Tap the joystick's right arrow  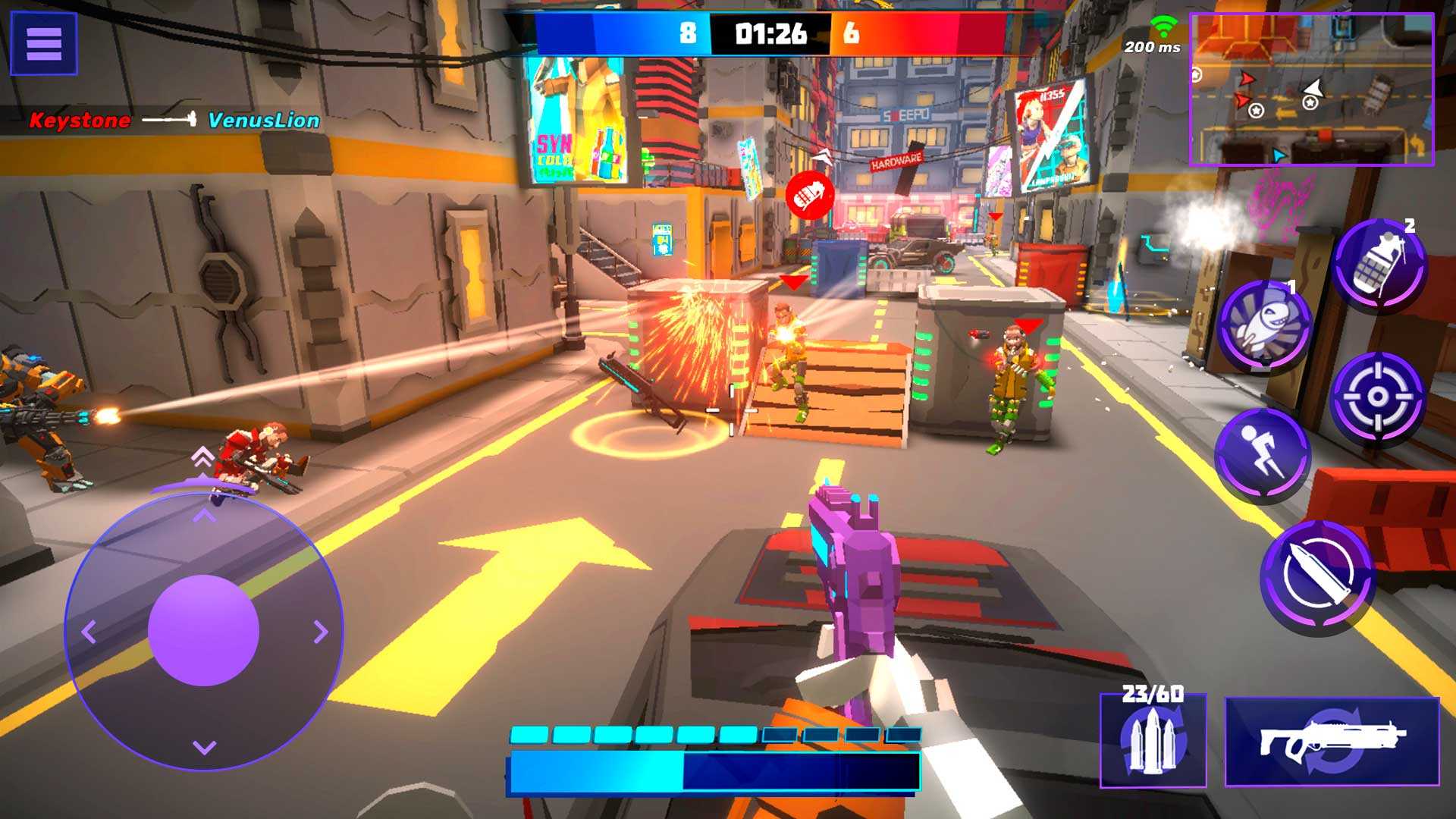pos(321,631)
